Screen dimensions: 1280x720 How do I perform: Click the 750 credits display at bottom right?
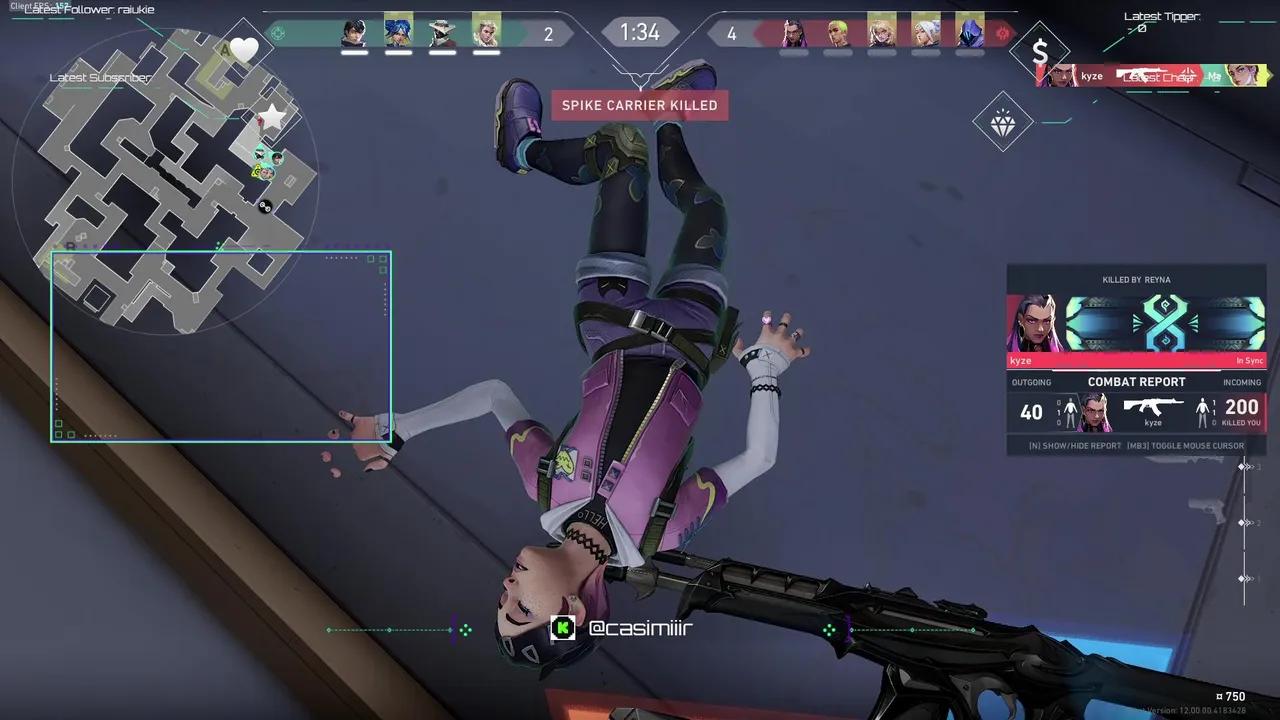pos(1231,696)
